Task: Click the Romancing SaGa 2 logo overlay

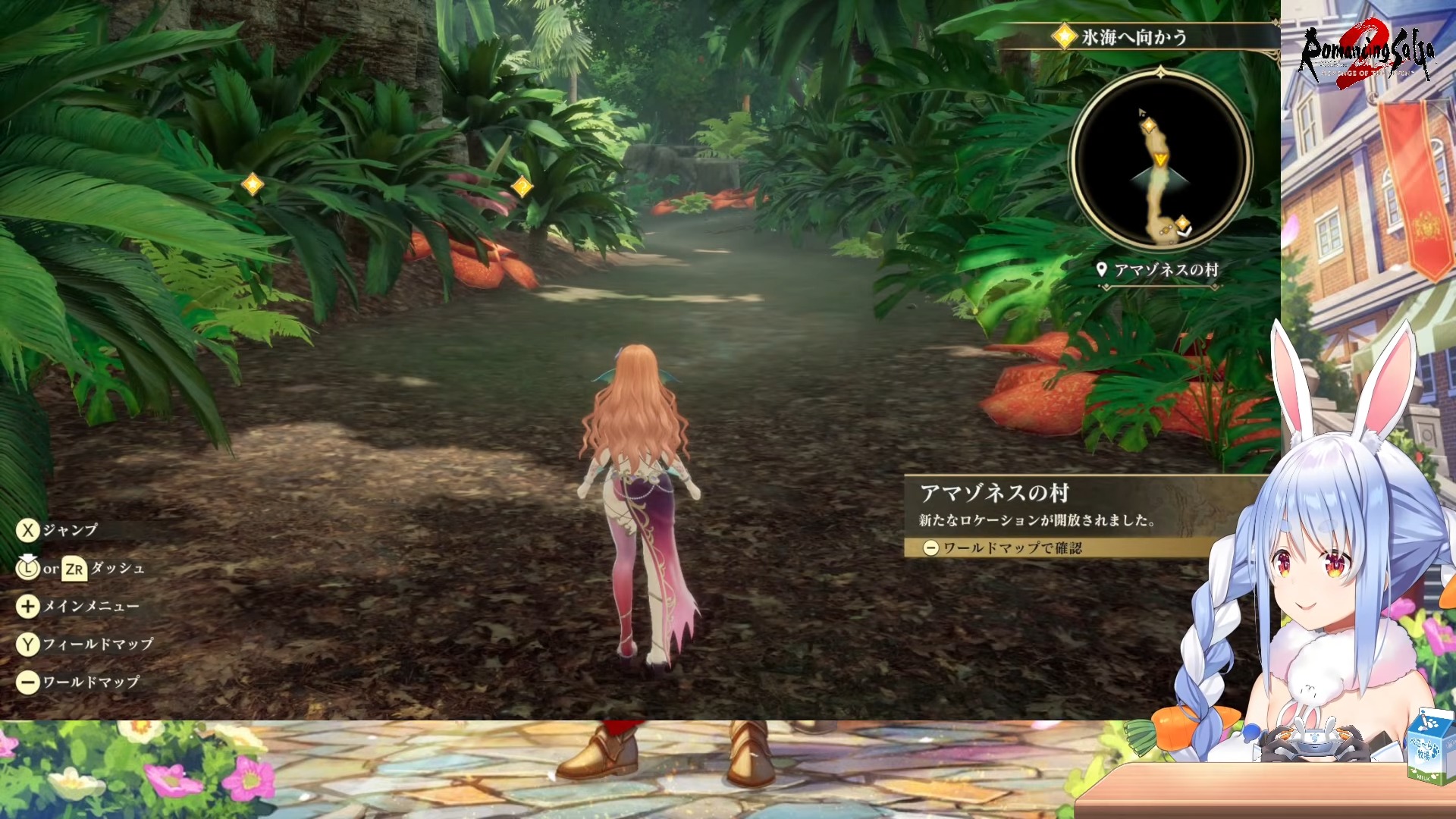Action: click(x=1367, y=52)
